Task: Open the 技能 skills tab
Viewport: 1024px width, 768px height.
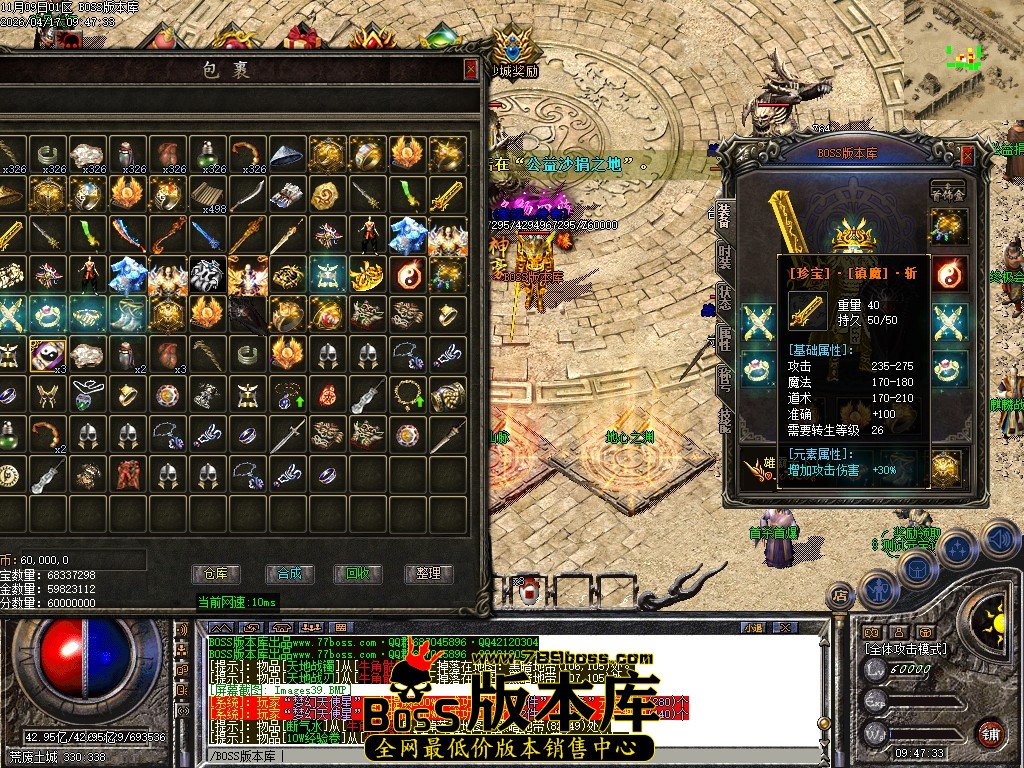Action: tap(724, 420)
